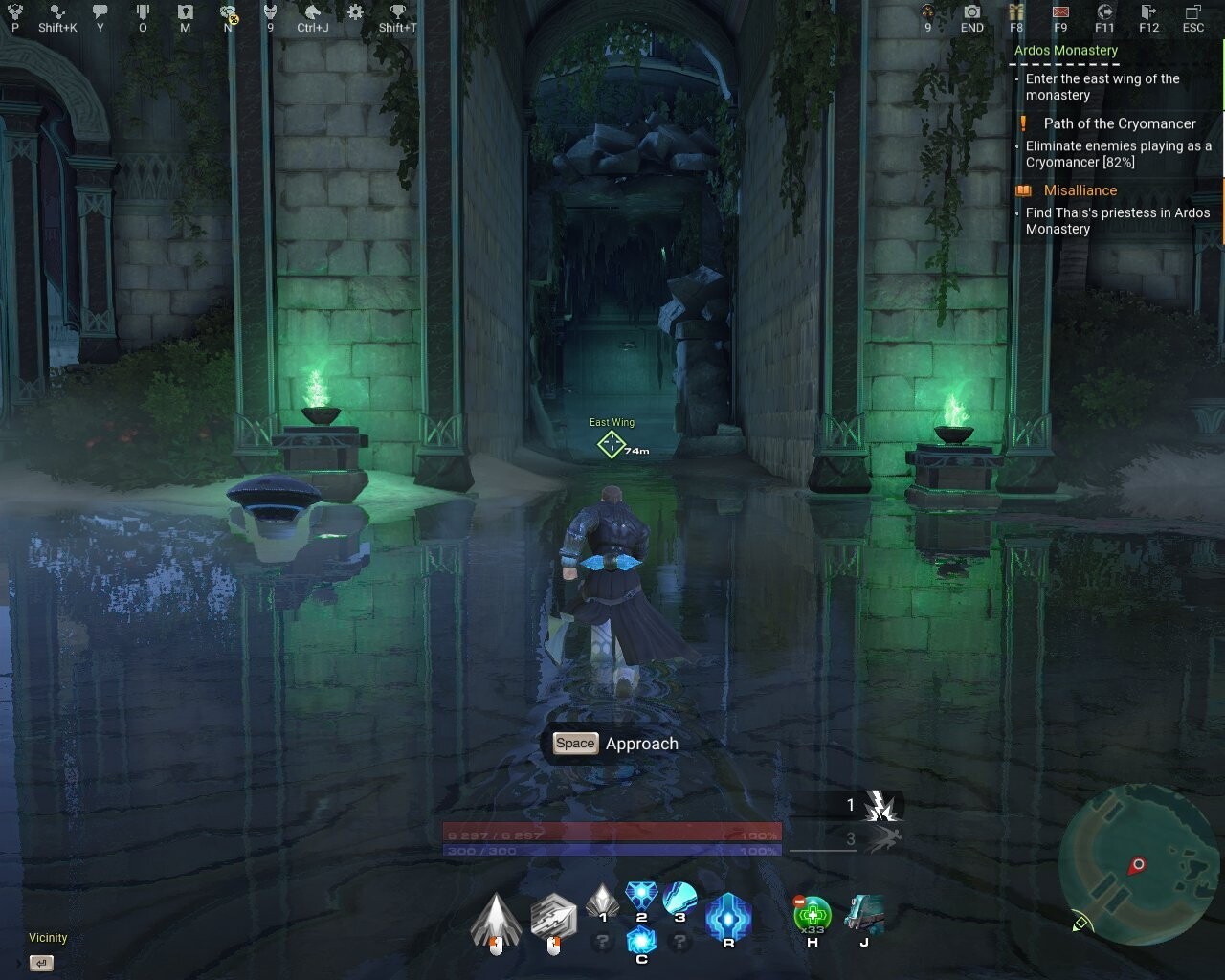Select the Path of the Cryomancer quest

point(1118,123)
